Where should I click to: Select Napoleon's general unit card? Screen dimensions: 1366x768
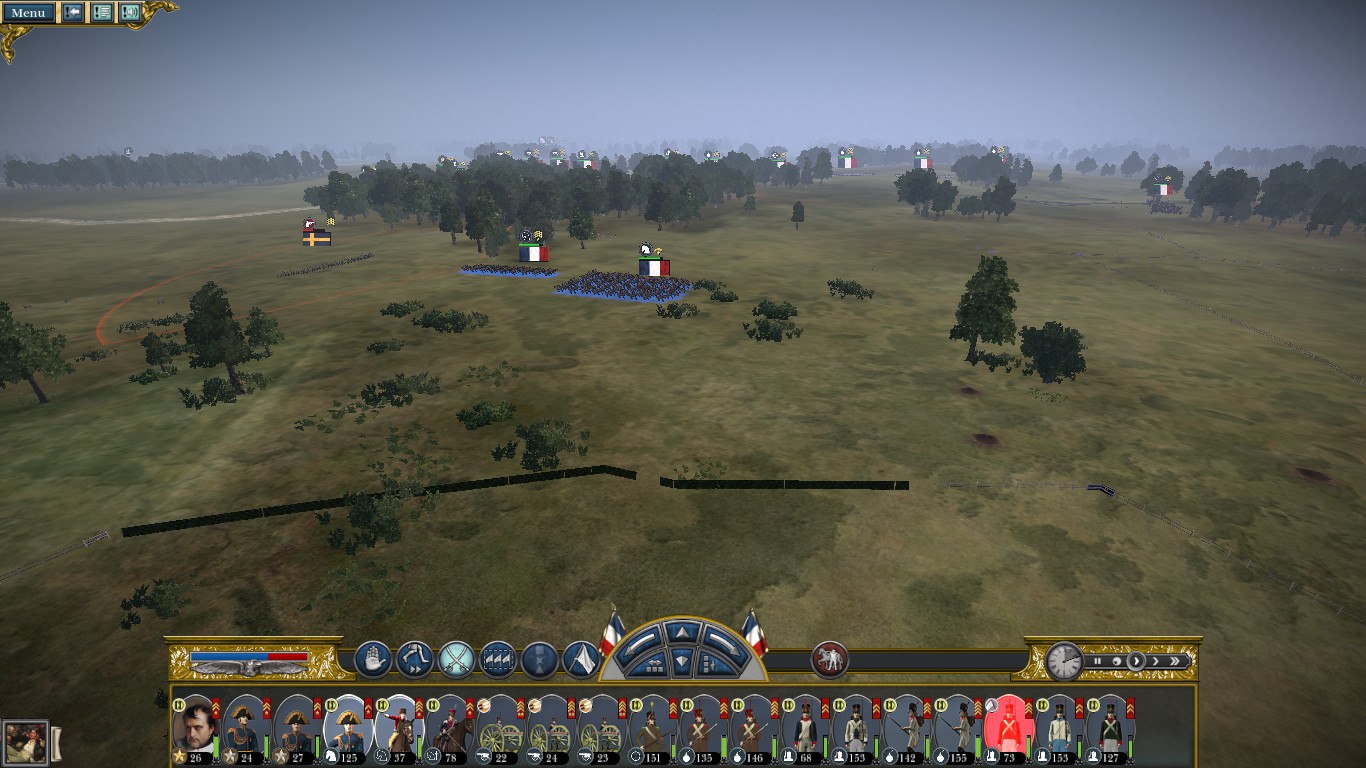point(194,727)
